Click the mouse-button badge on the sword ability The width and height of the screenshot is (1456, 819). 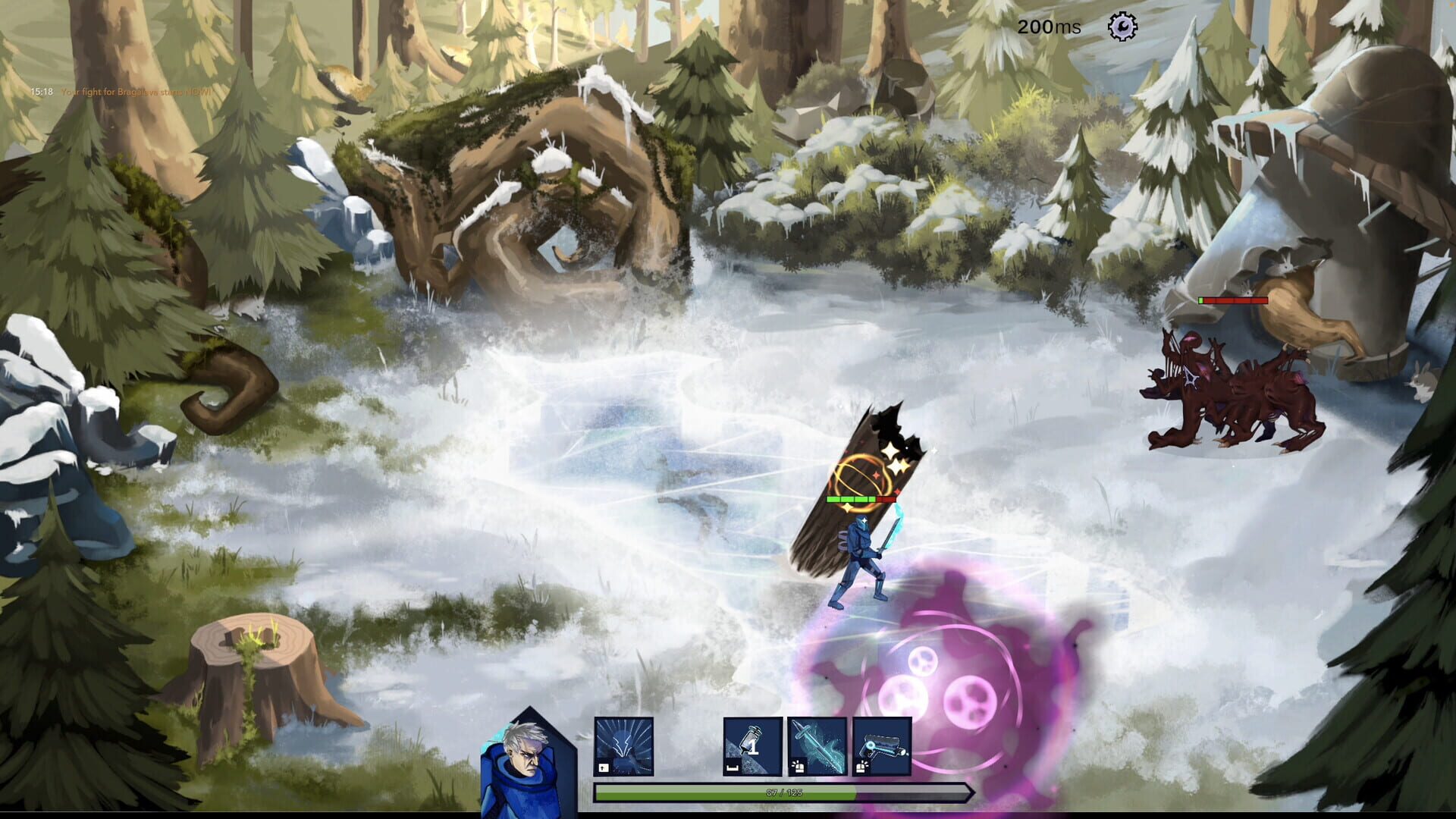[798, 767]
